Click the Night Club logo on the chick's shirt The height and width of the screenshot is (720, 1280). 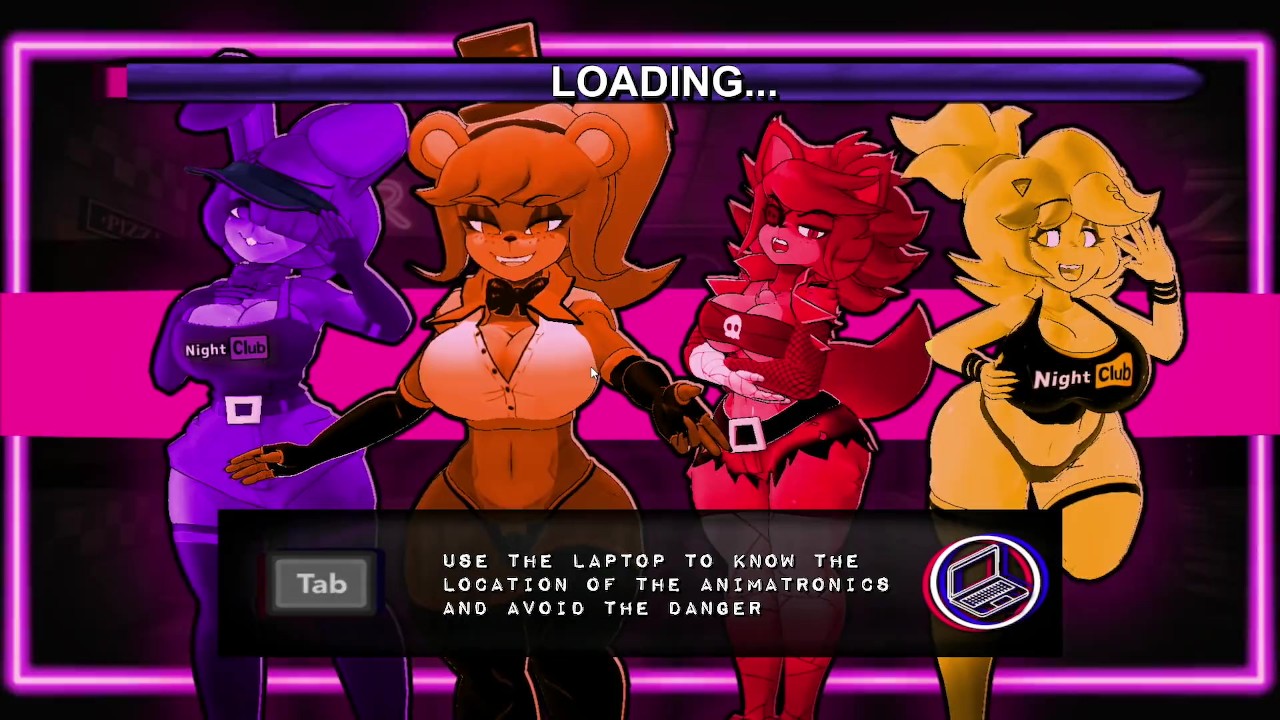pyautogui.click(x=1084, y=378)
